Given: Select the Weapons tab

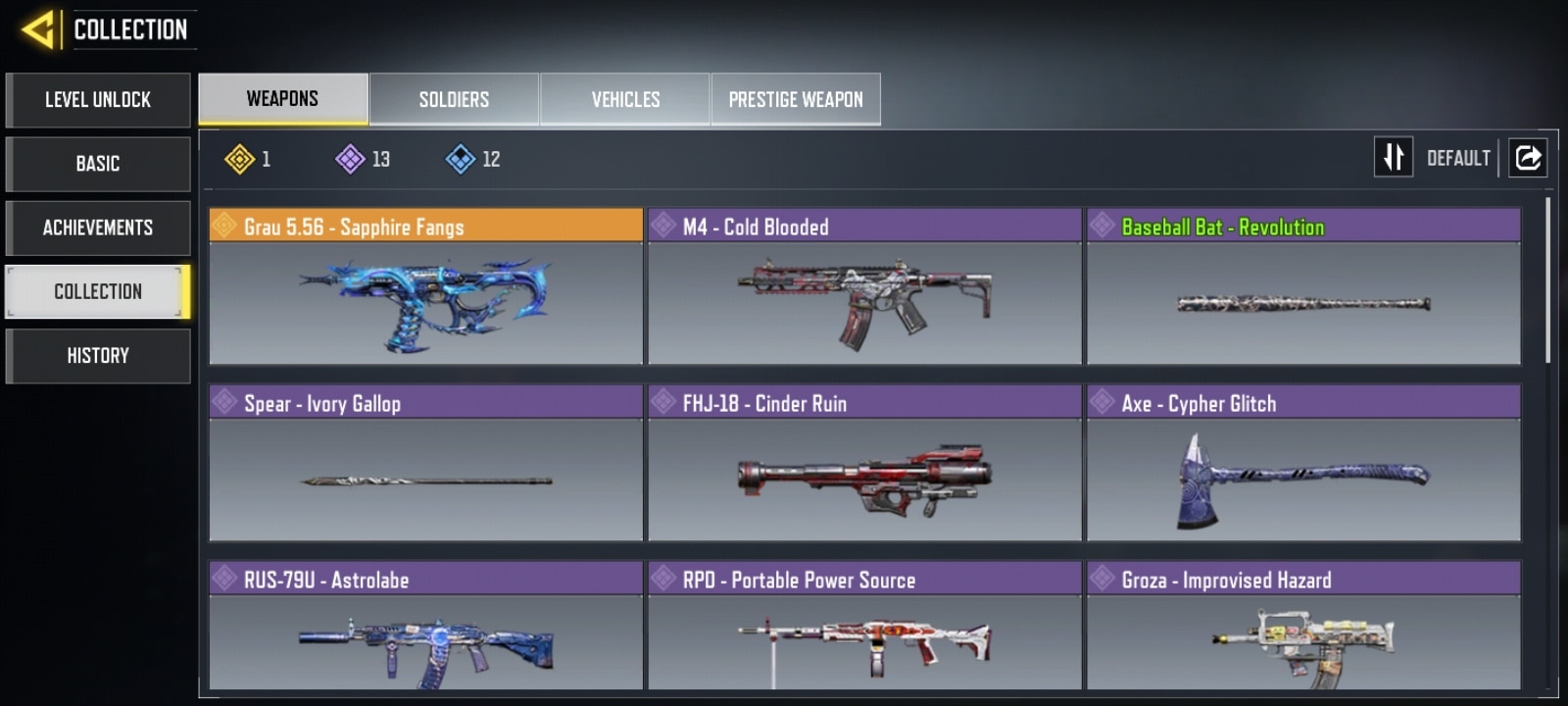Looking at the screenshot, I should pos(282,99).
